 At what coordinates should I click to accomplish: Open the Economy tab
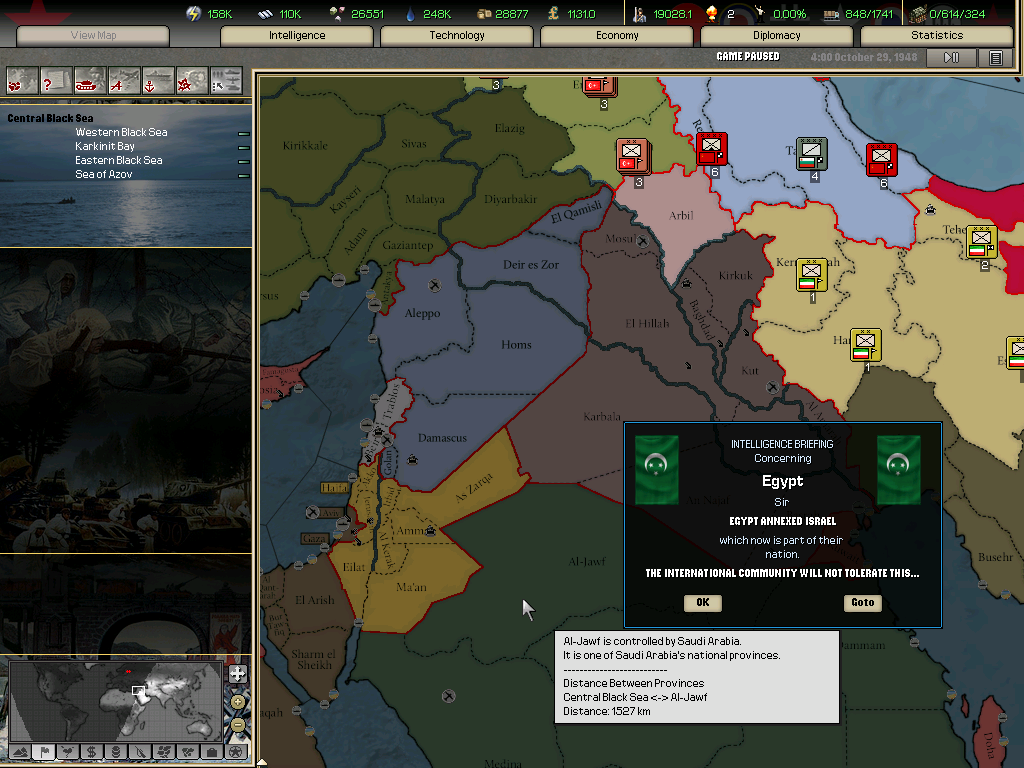617,36
